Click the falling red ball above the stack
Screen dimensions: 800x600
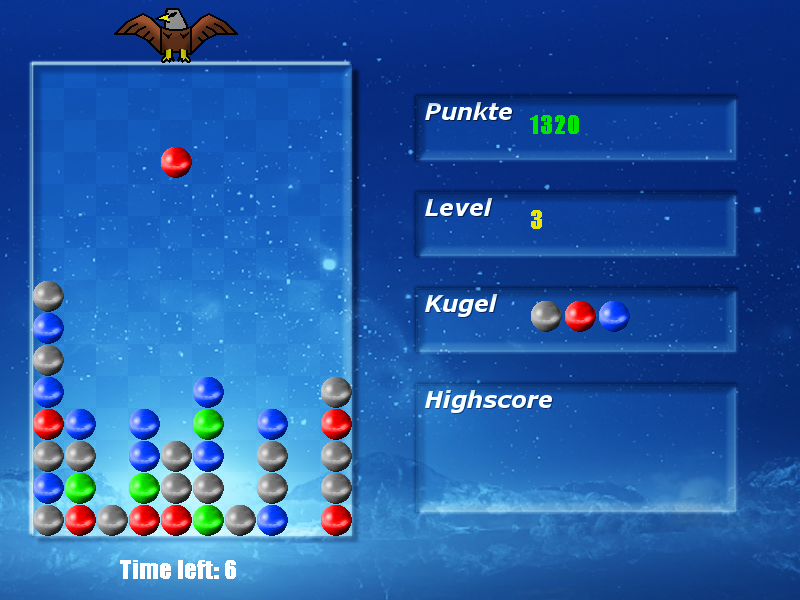(x=176, y=162)
